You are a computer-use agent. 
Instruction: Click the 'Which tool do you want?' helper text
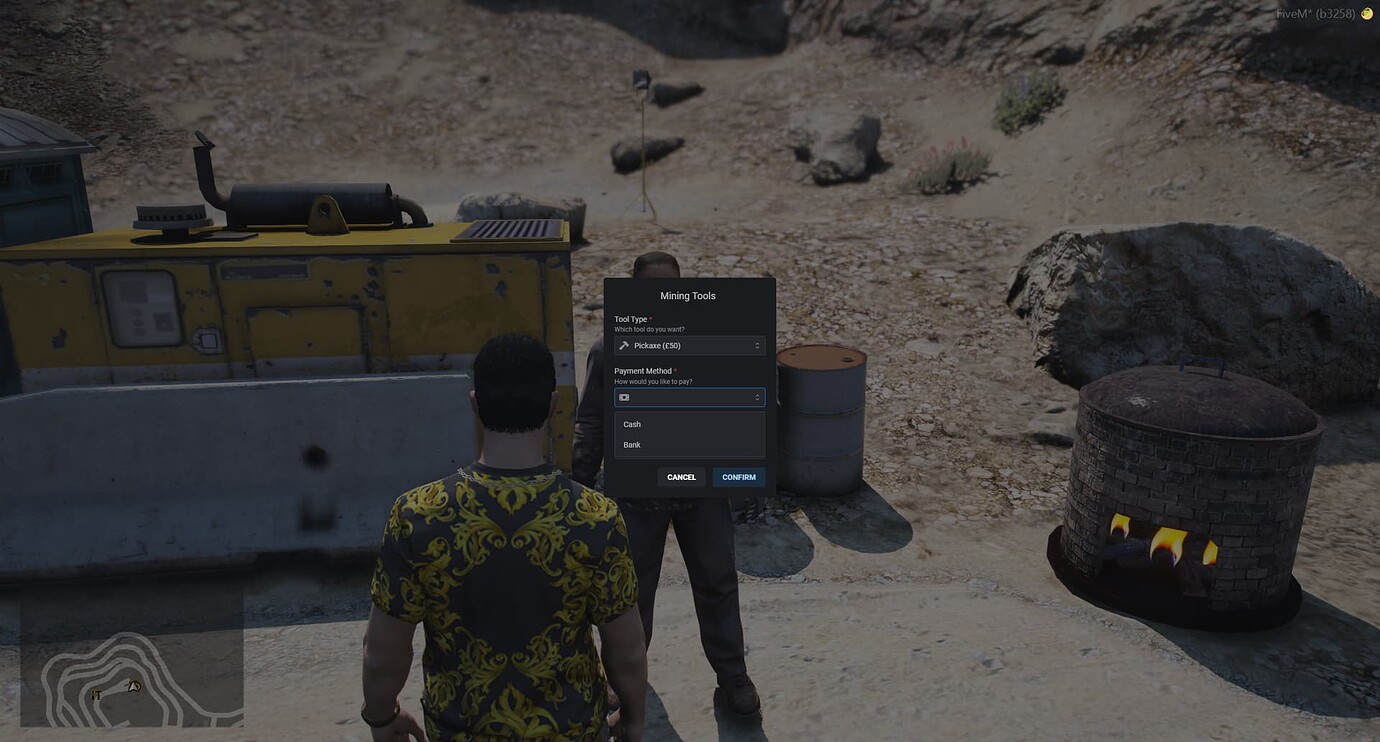649,328
